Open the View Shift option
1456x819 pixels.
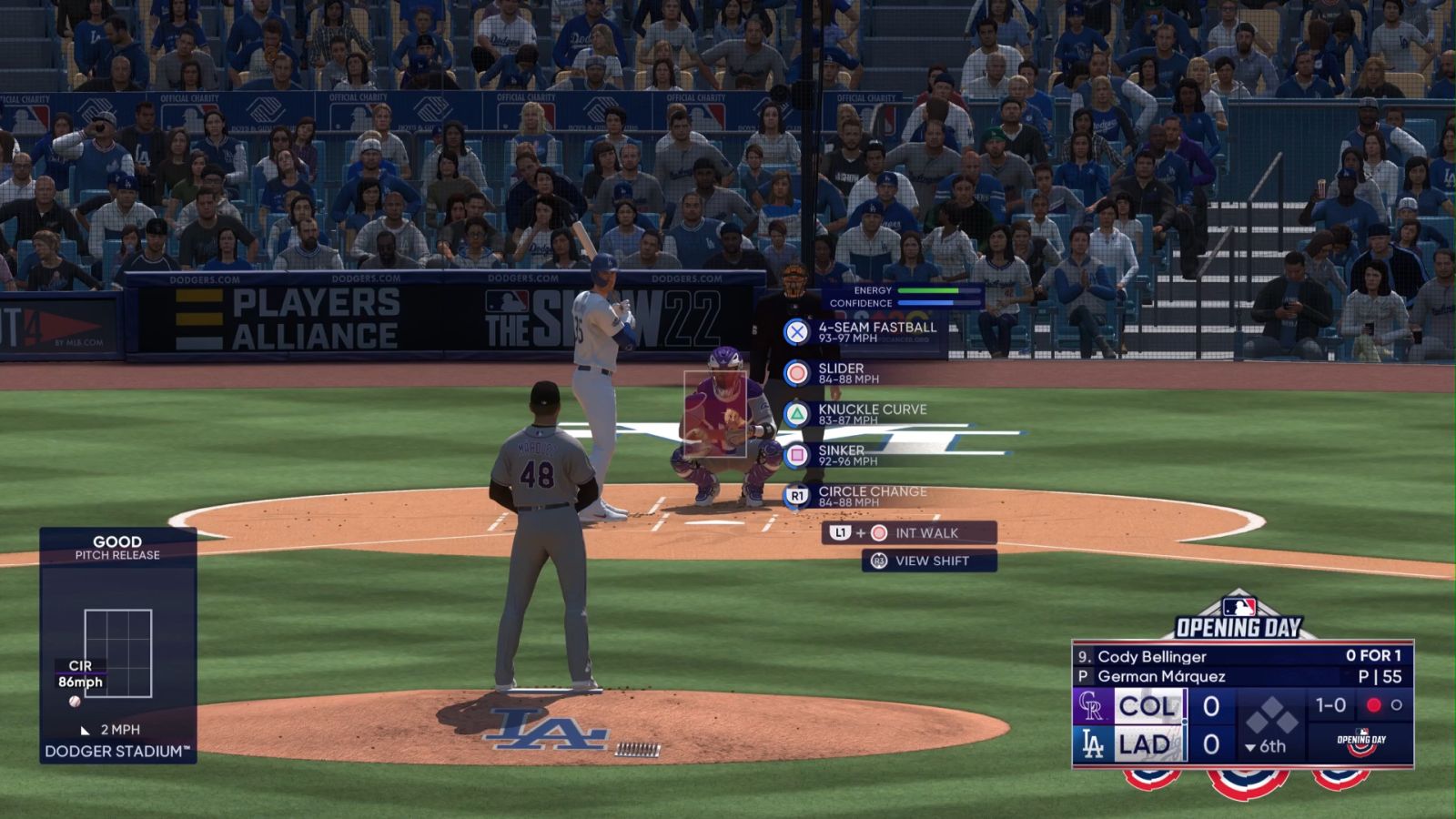[930, 561]
